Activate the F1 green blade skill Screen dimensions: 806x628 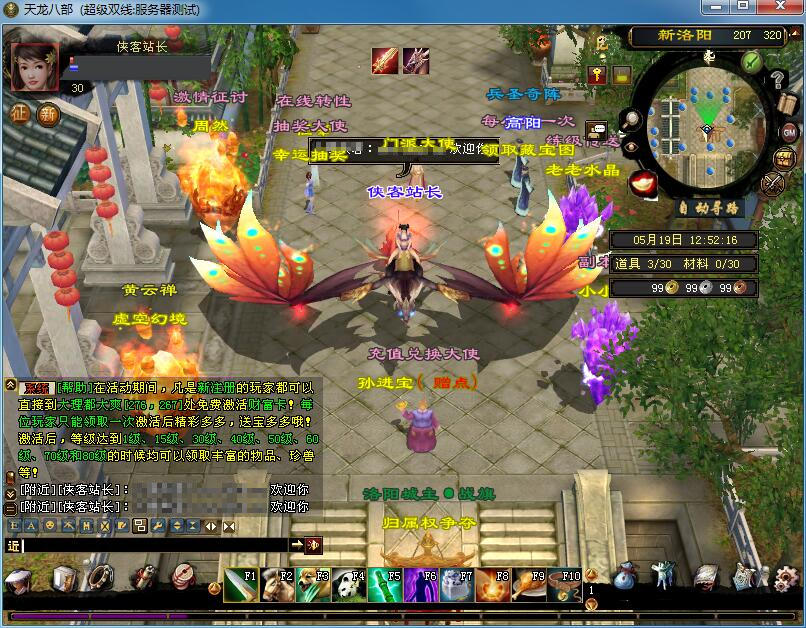click(x=238, y=584)
